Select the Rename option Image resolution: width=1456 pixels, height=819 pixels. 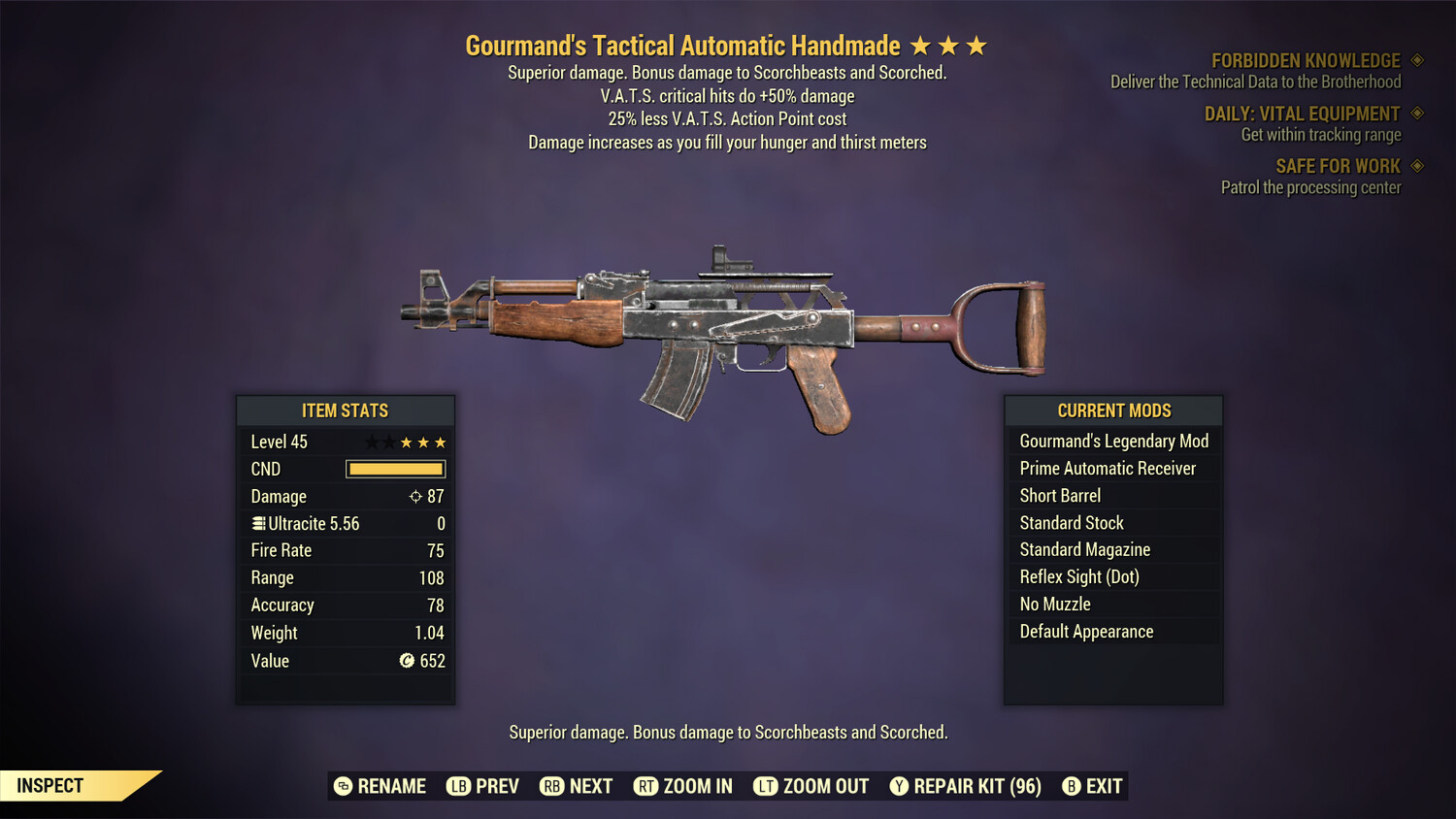pyautogui.click(x=381, y=786)
